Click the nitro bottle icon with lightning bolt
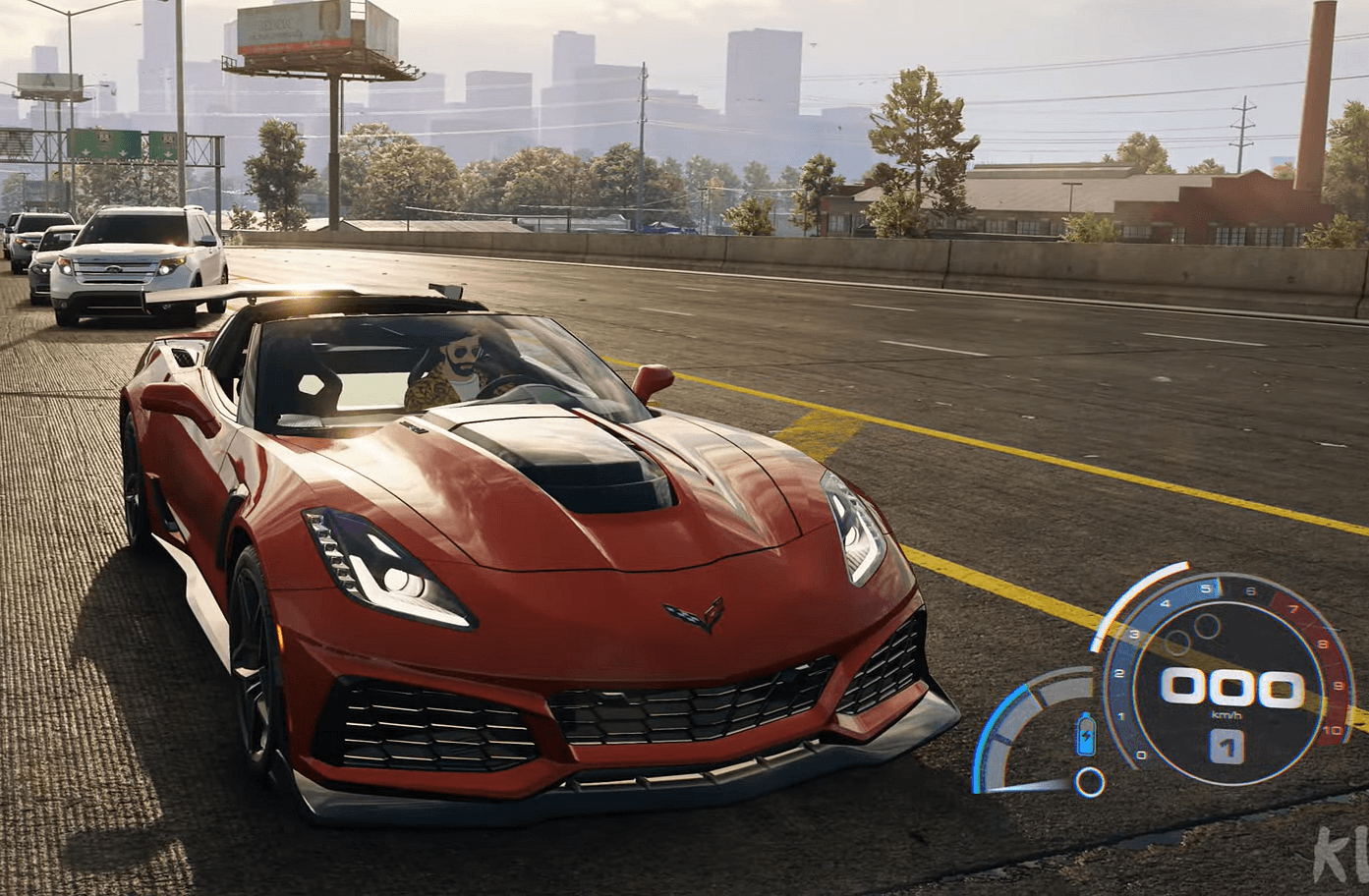The width and height of the screenshot is (1369, 896). pyautogui.click(x=1086, y=734)
